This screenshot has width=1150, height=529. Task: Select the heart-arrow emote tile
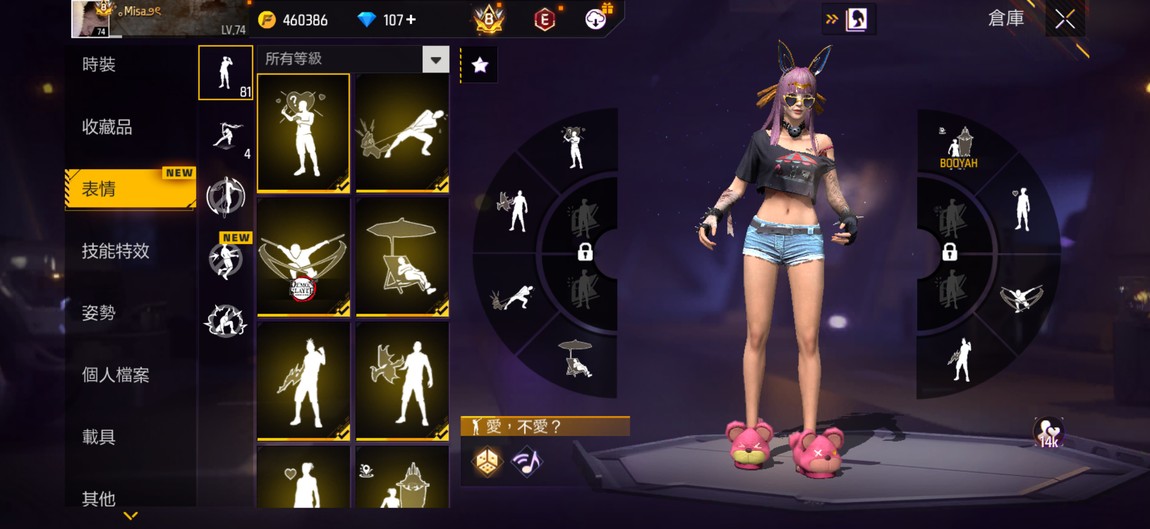(303, 132)
